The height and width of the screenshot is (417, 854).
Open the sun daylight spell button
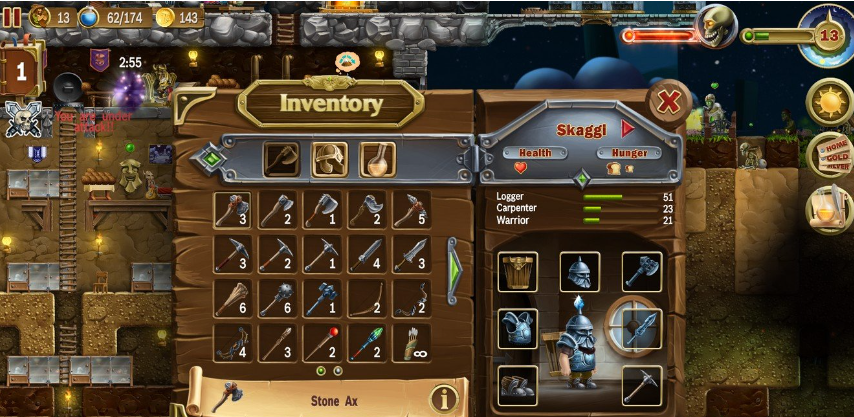[x=829, y=102]
